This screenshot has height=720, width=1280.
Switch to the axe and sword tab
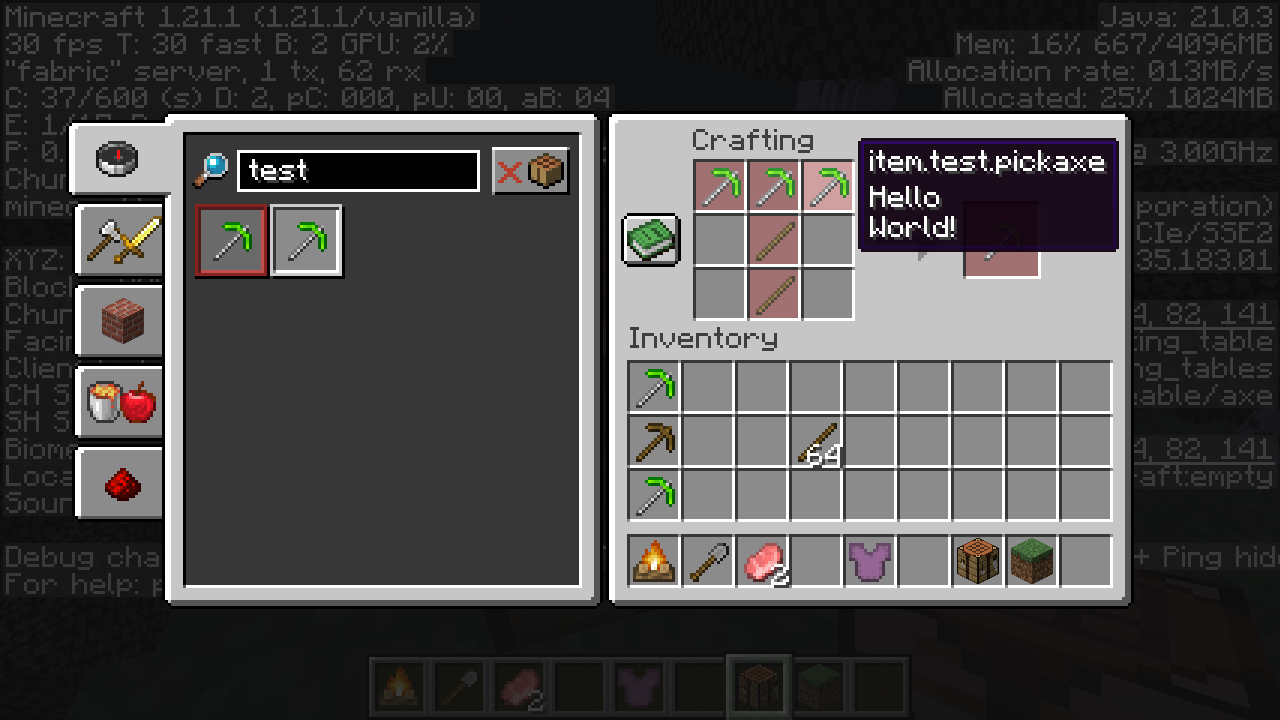pyautogui.click(x=120, y=240)
